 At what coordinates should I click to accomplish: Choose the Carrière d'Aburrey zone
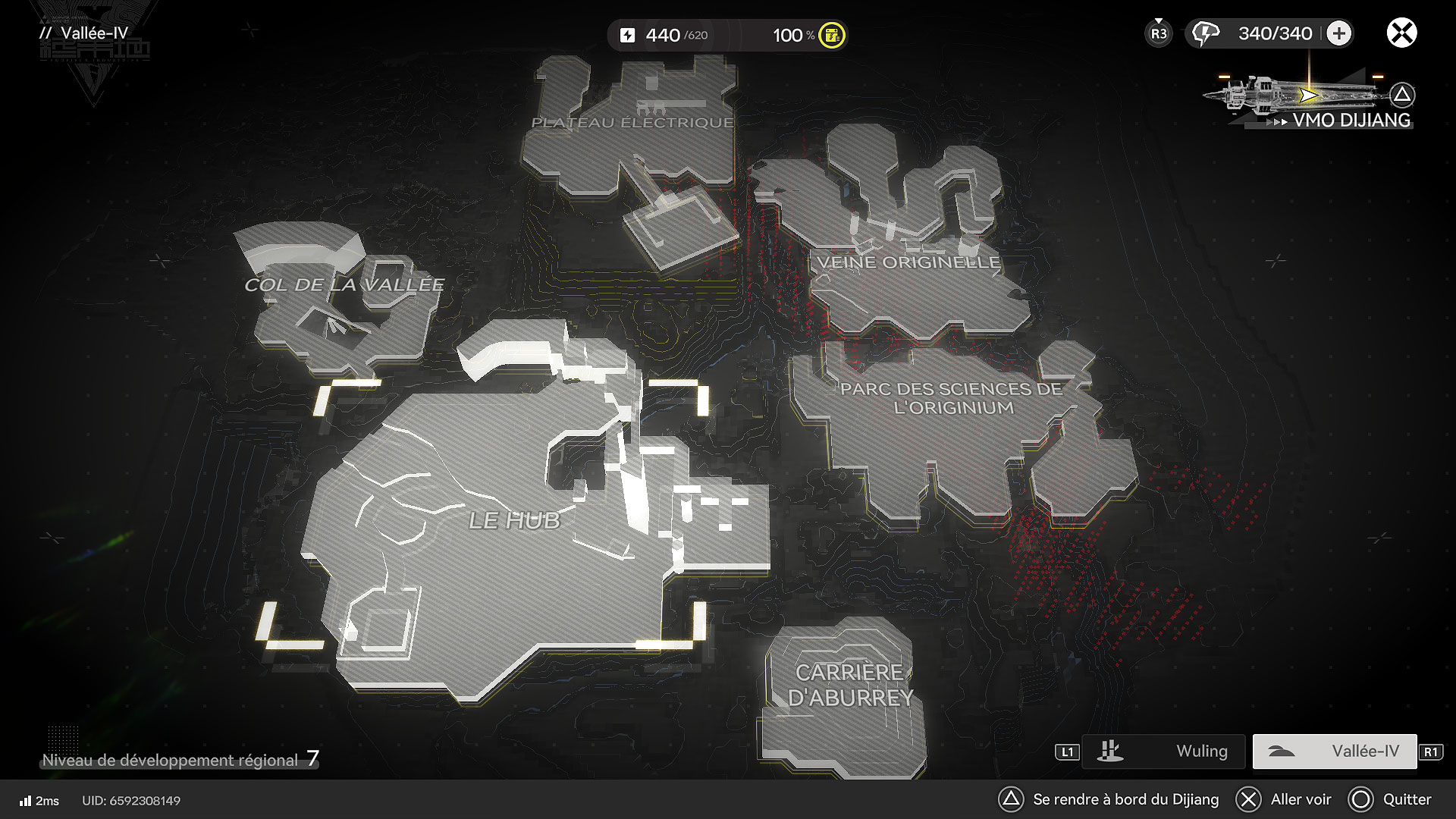tap(849, 685)
